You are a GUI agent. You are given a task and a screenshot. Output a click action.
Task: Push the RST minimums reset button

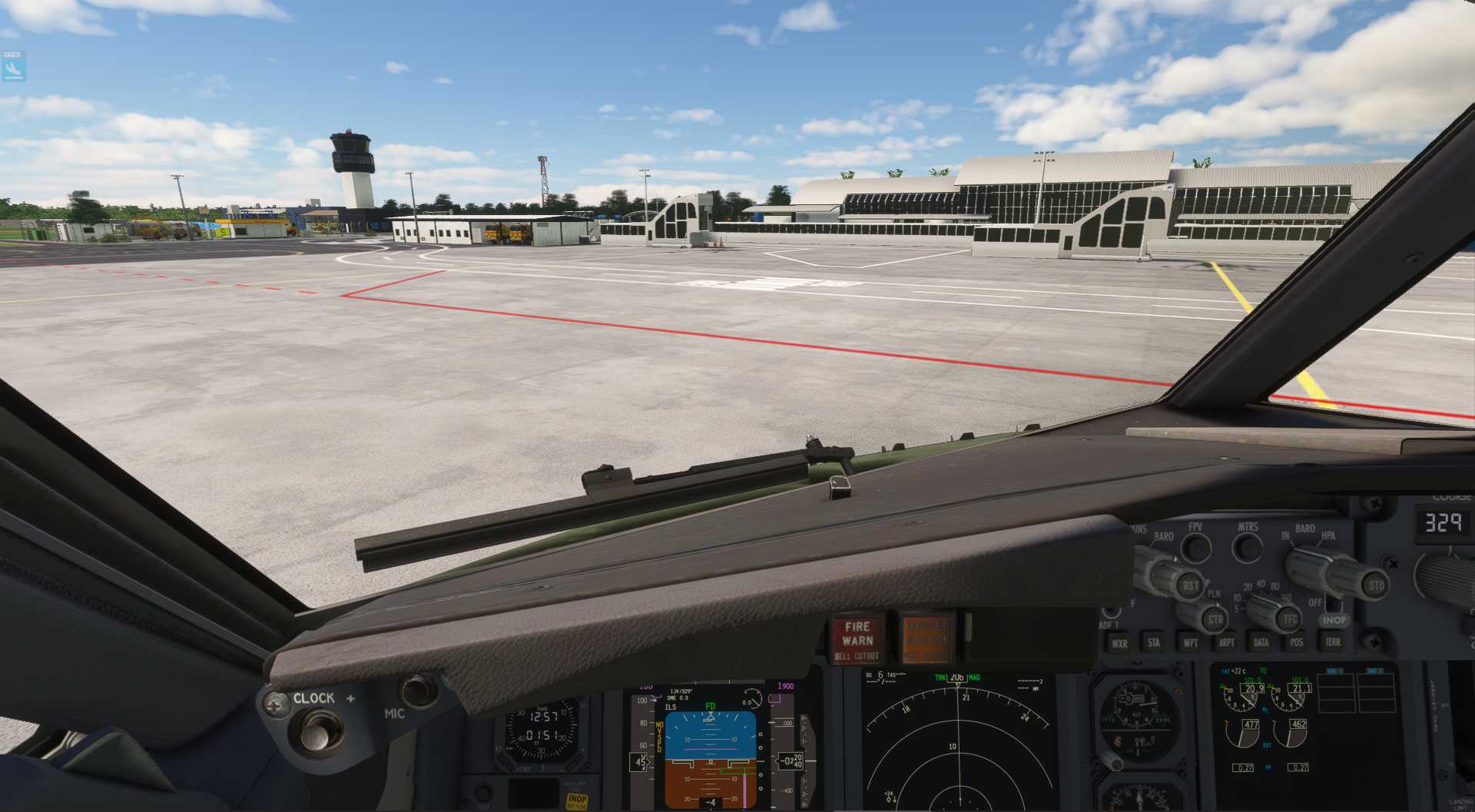1190,585
